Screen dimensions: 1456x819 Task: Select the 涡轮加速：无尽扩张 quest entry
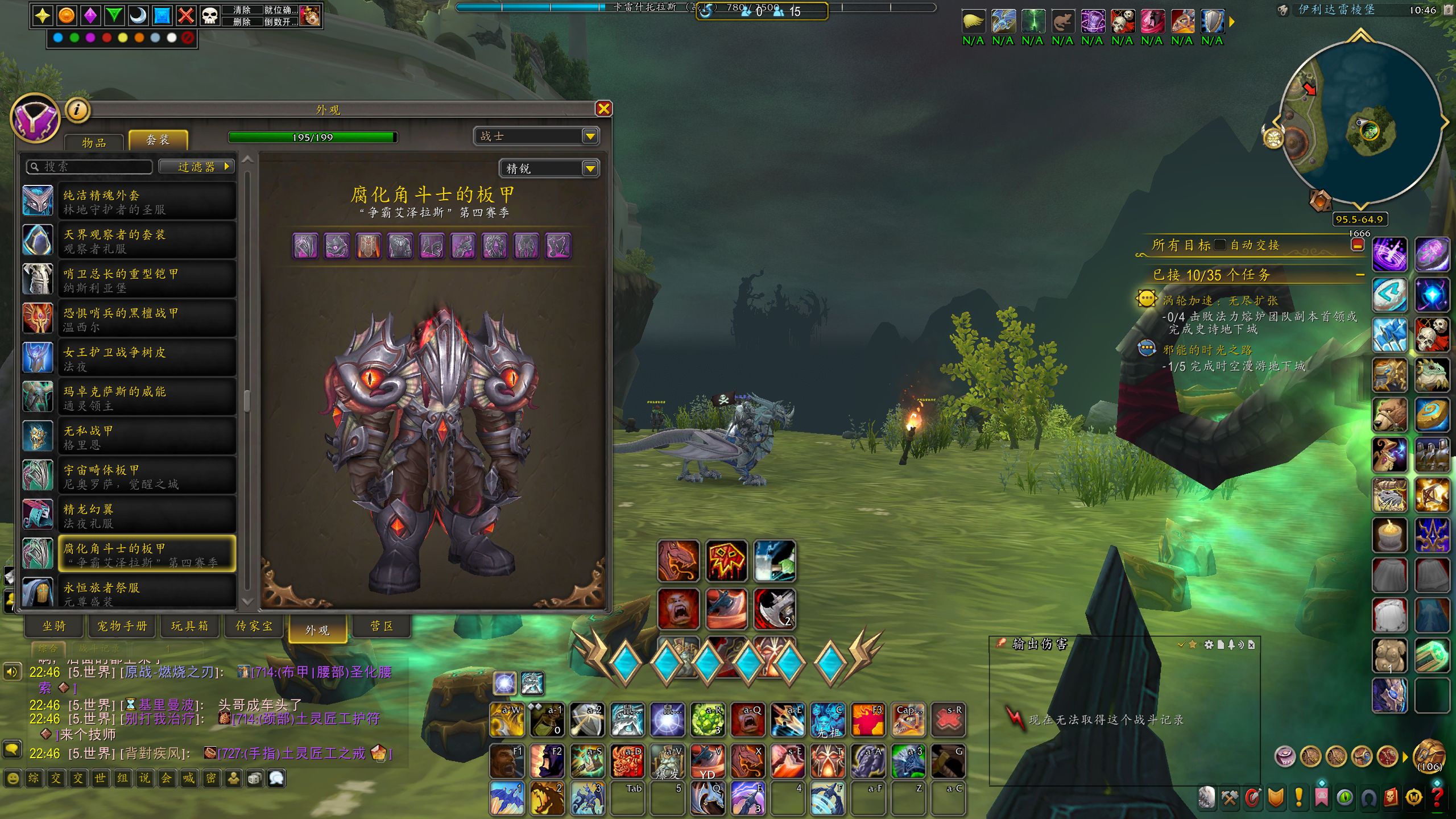(1220, 301)
